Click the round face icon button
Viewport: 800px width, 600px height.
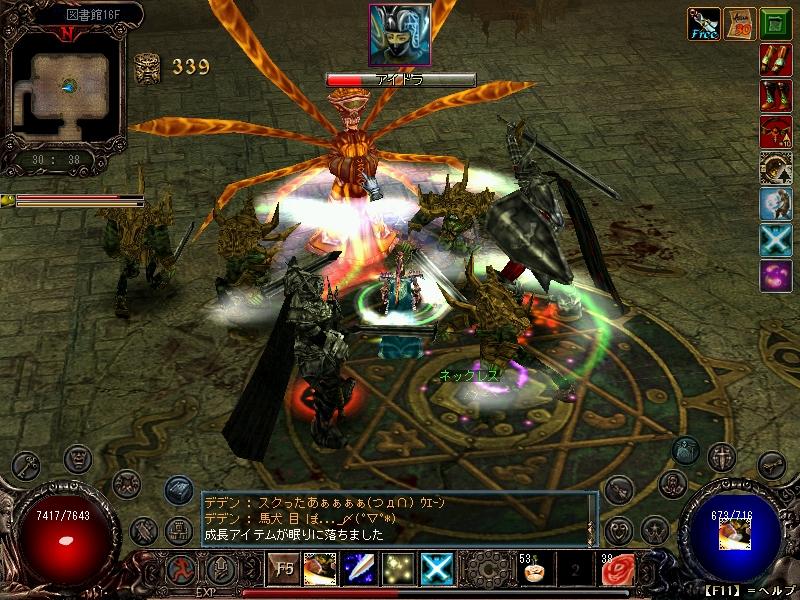[78, 459]
